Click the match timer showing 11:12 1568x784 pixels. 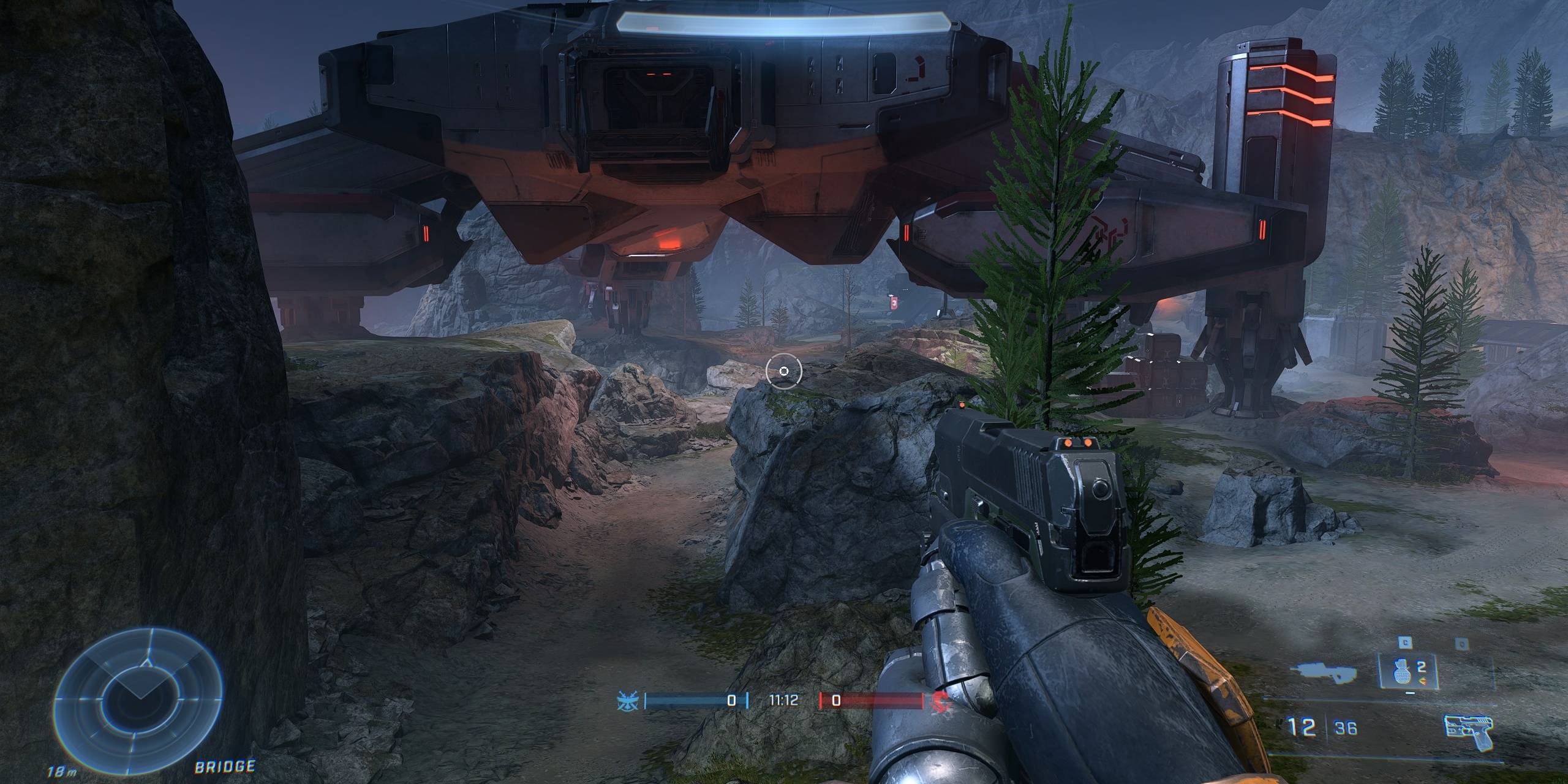tap(784, 698)
